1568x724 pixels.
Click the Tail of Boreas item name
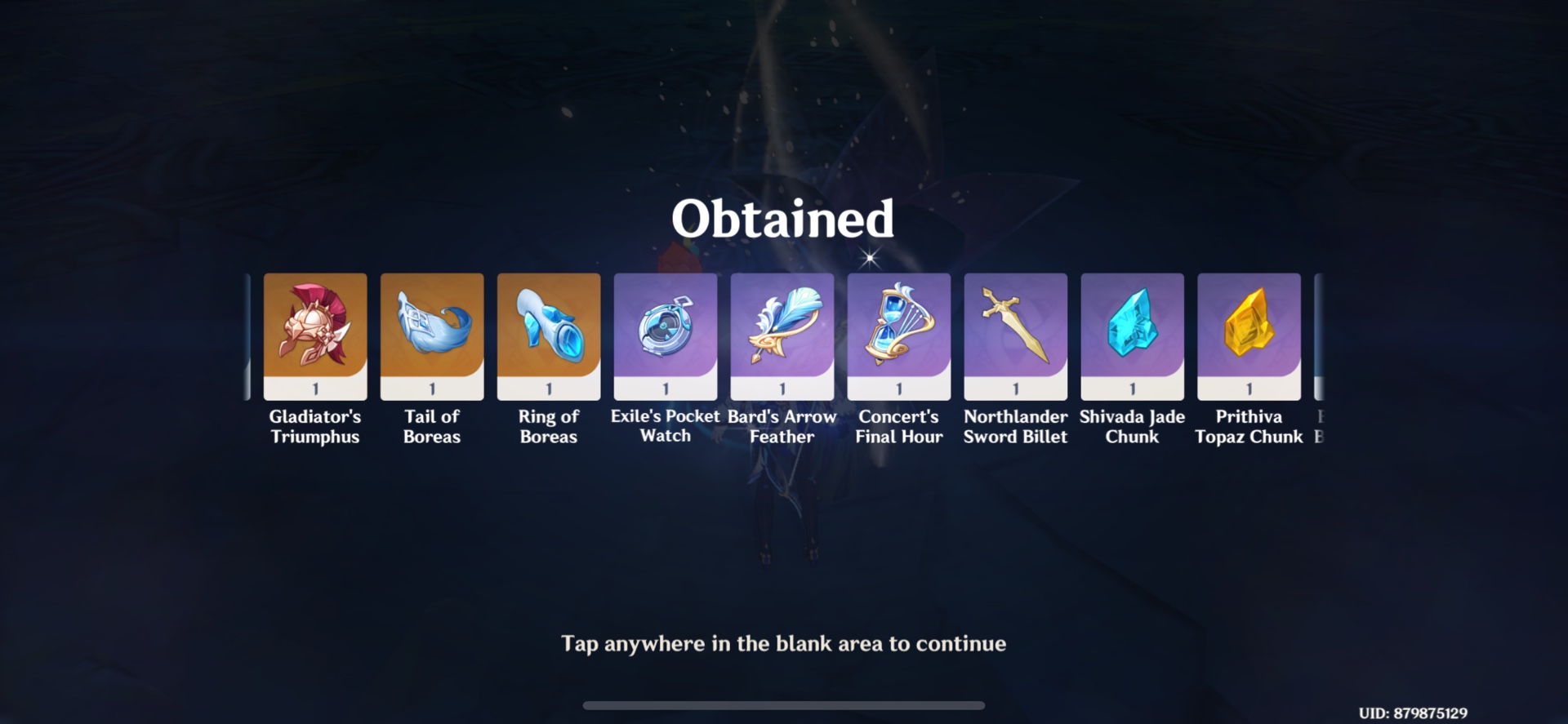point(432,426)
